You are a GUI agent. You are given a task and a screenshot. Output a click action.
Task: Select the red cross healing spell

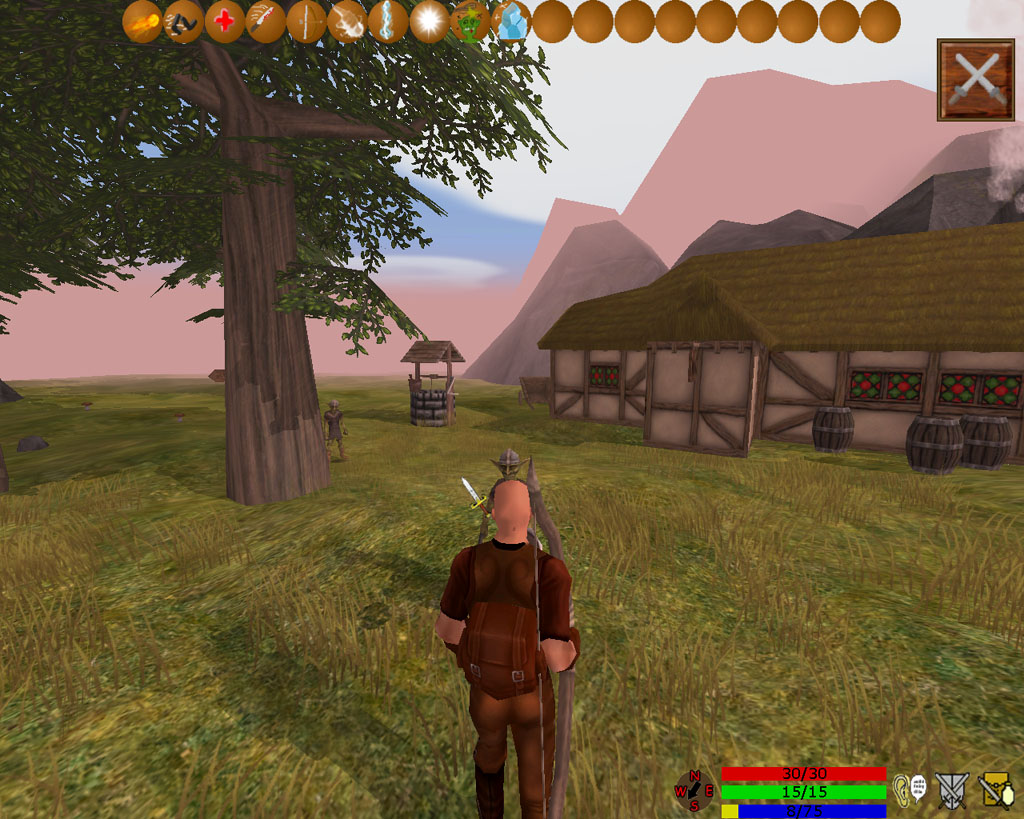[225, 22]
